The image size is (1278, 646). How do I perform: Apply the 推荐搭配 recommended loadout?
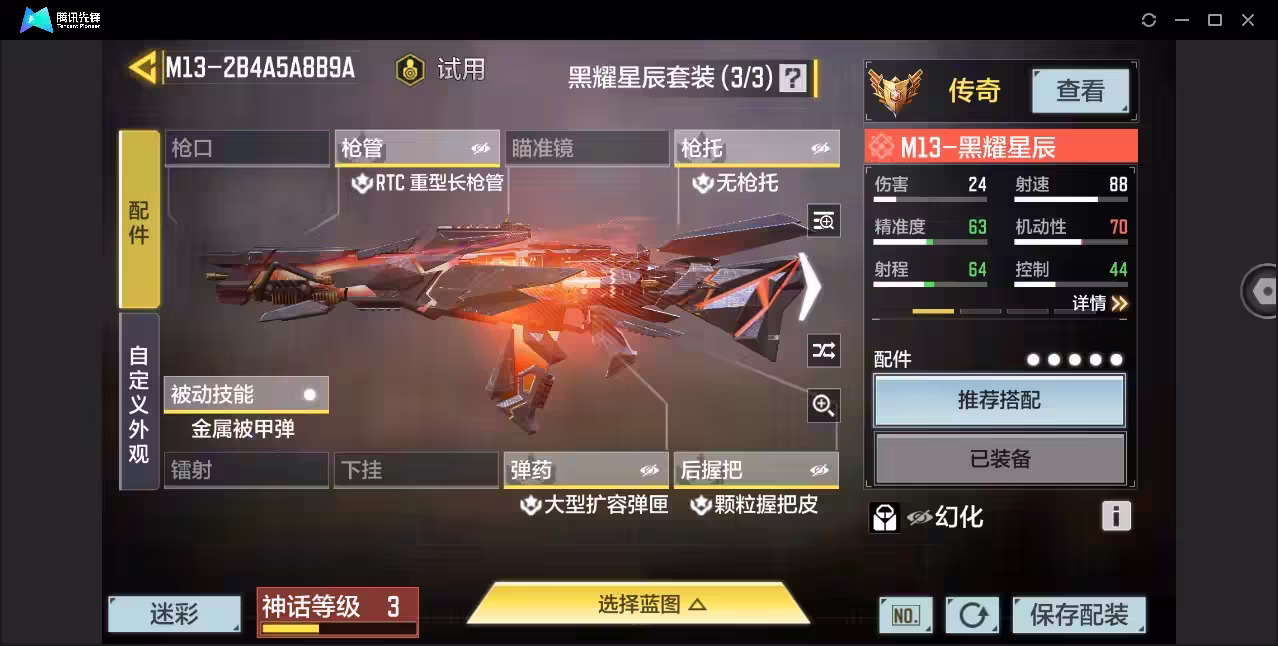tap(999, 400)
